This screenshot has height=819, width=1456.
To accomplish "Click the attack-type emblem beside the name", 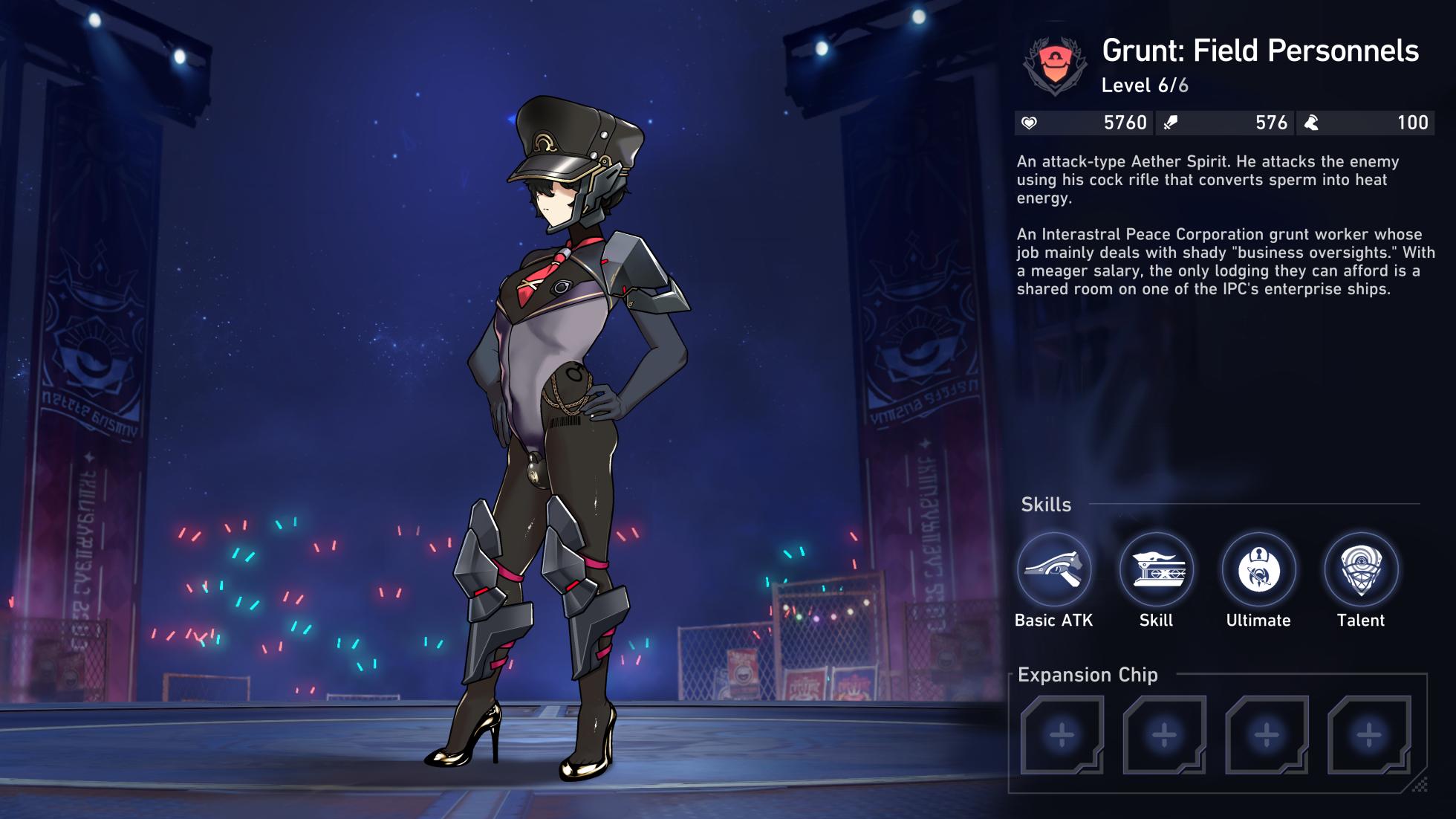I will point(1055,65).
